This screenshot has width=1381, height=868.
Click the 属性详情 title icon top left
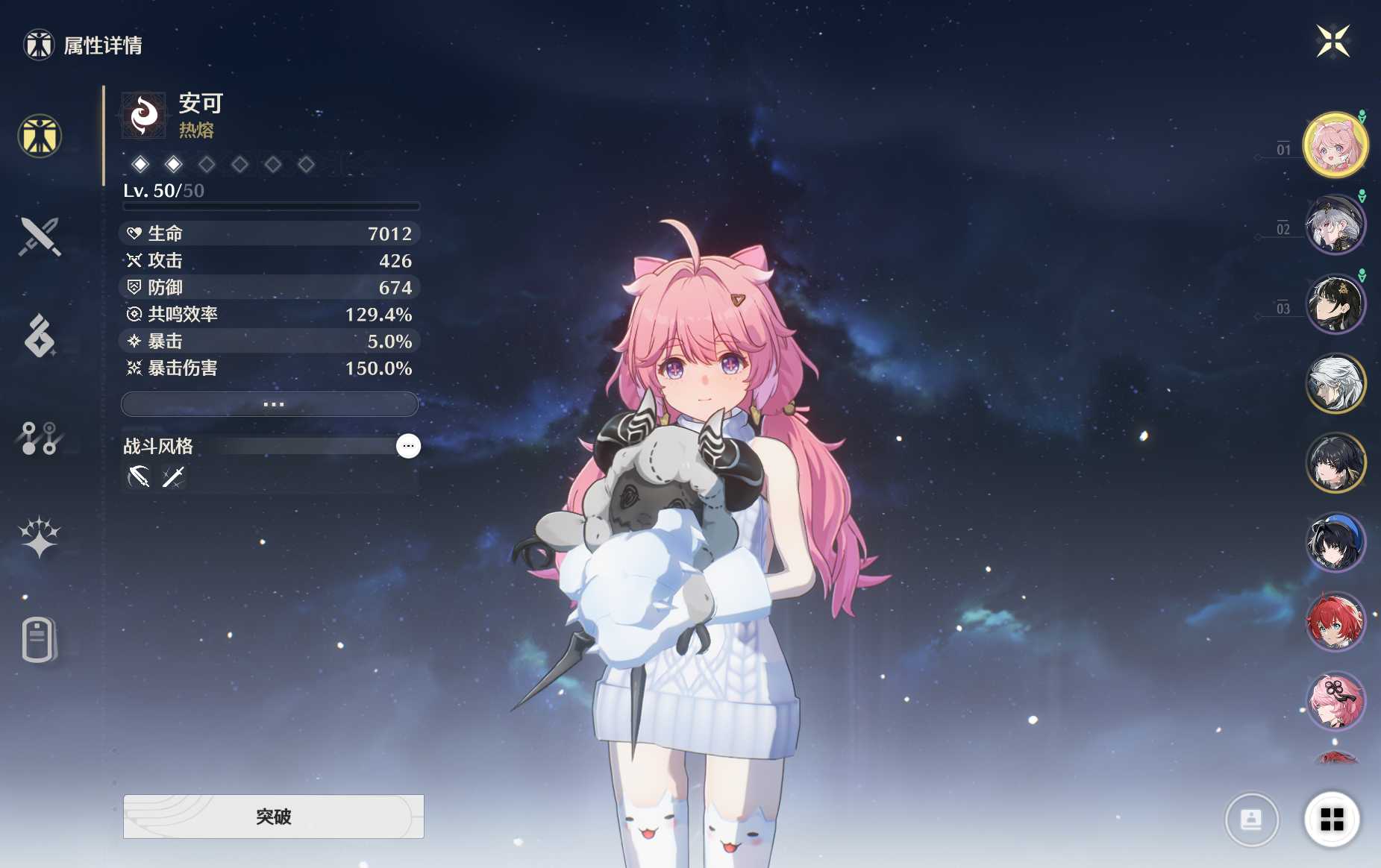point(38,45)
